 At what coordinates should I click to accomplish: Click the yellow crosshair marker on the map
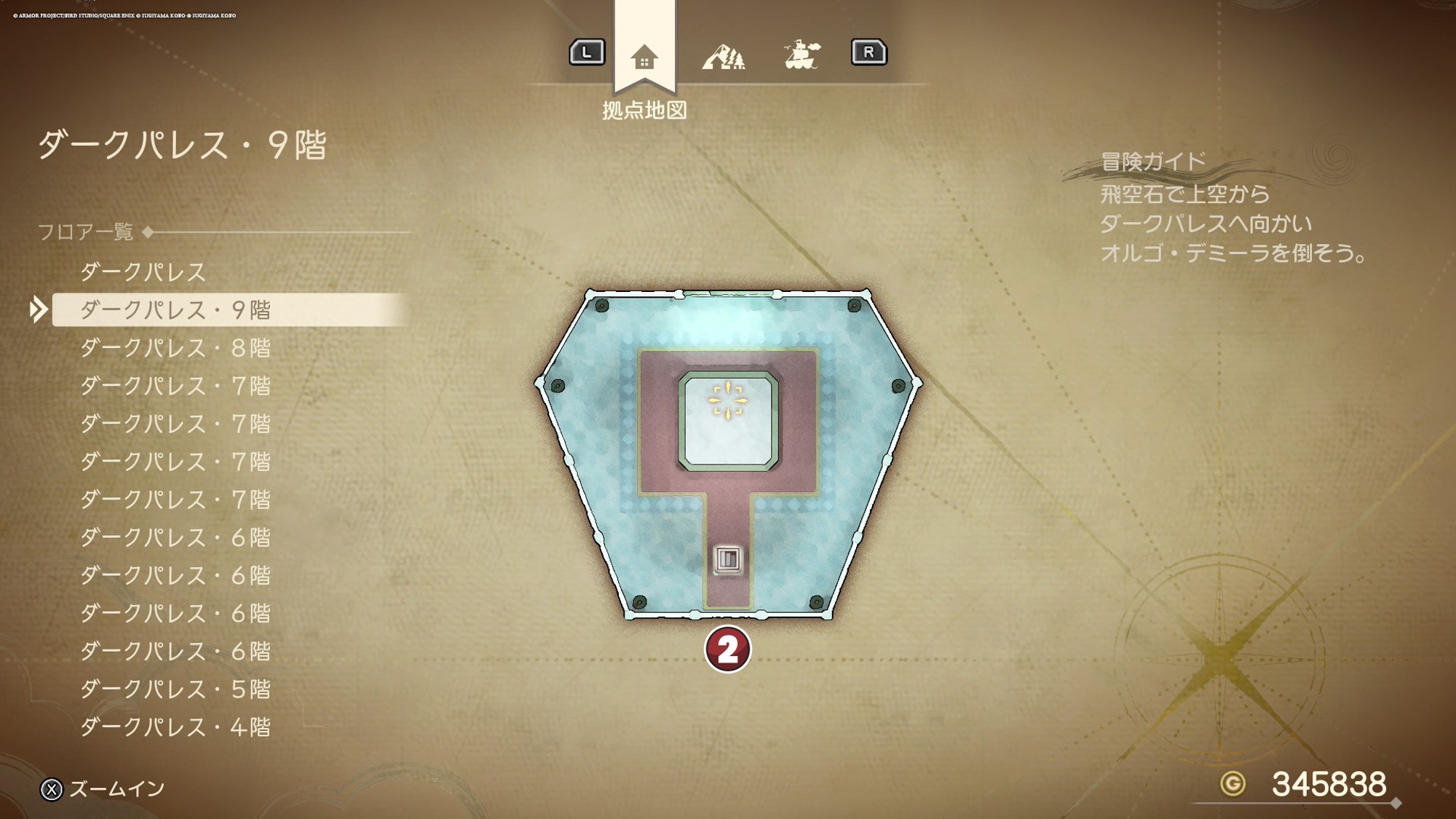(727, 400)
